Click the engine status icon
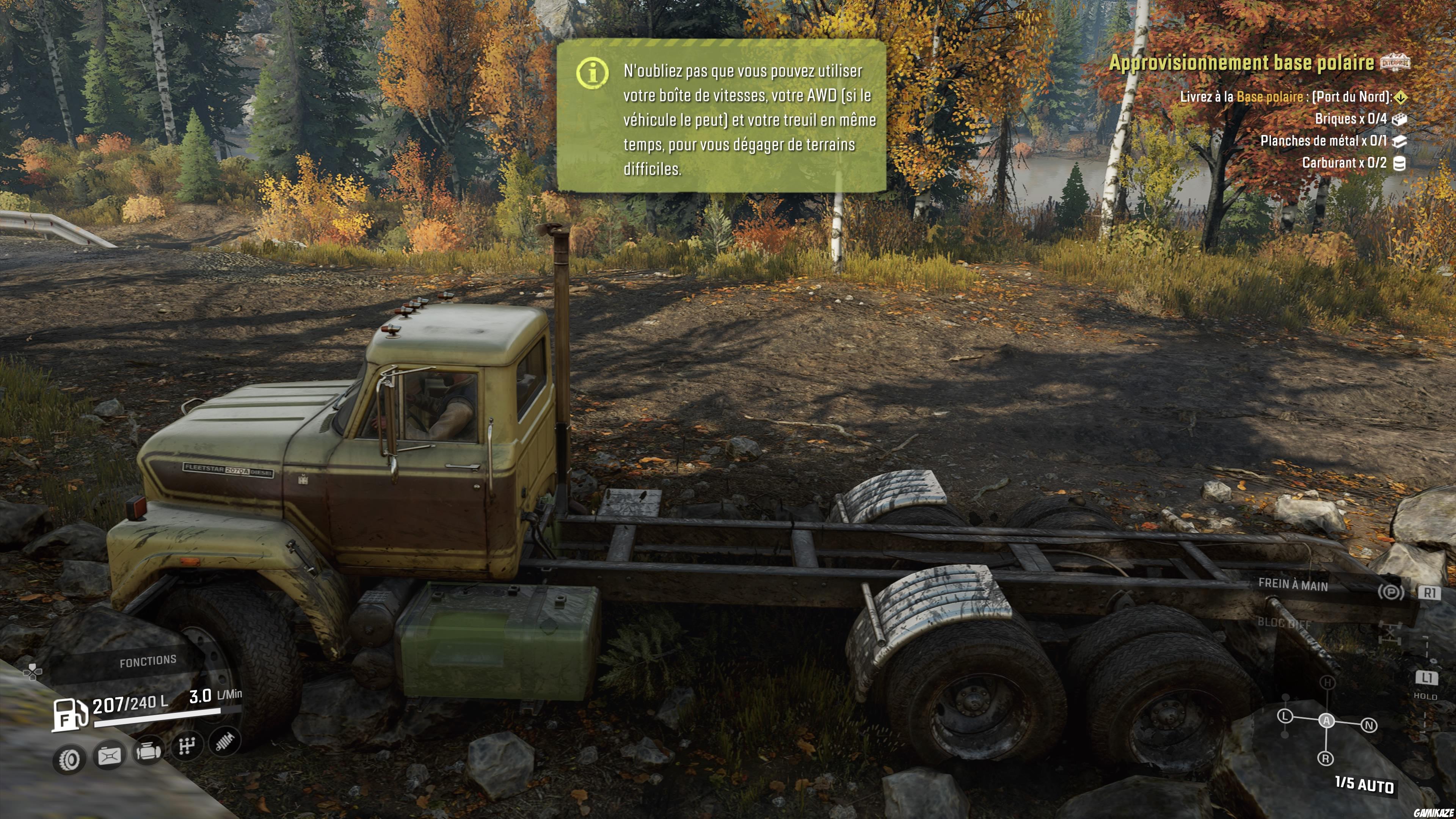This screenshot has width=1456, height=819. 148,752
